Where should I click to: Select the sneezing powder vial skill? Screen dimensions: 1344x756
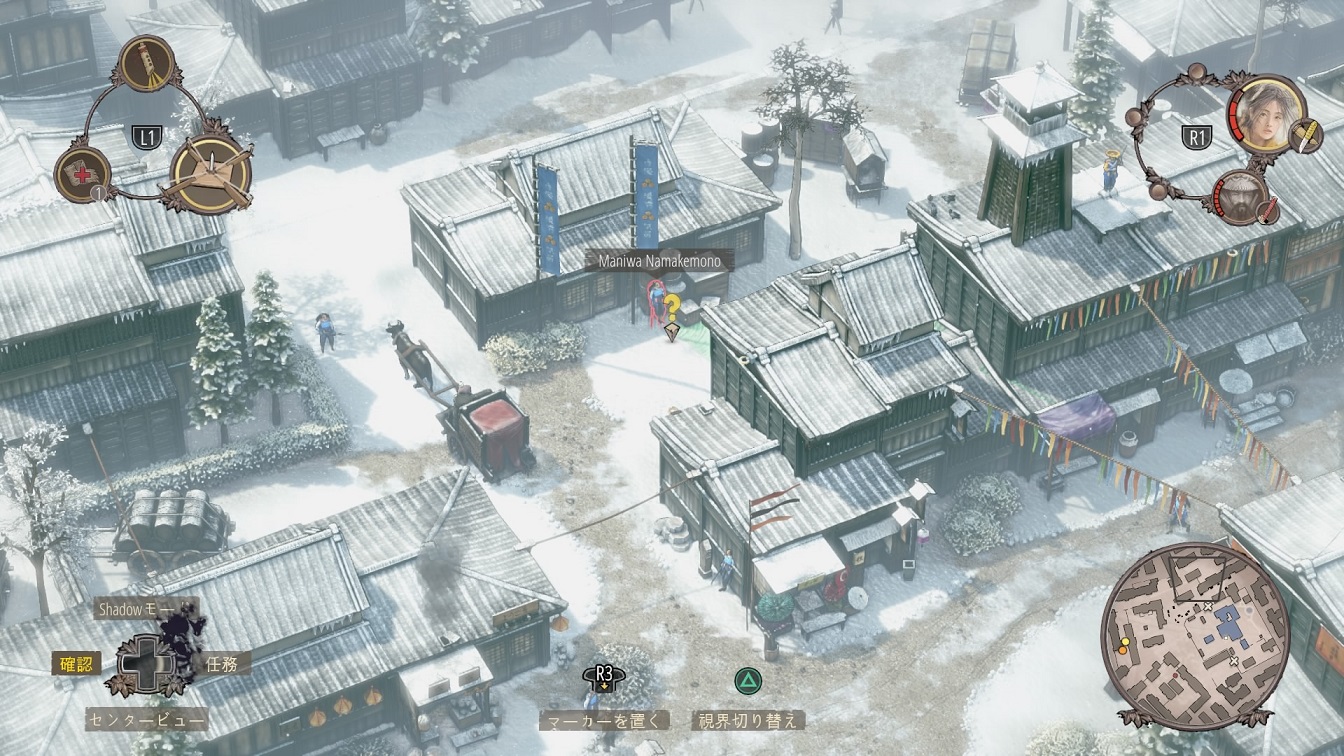point(146,64)
